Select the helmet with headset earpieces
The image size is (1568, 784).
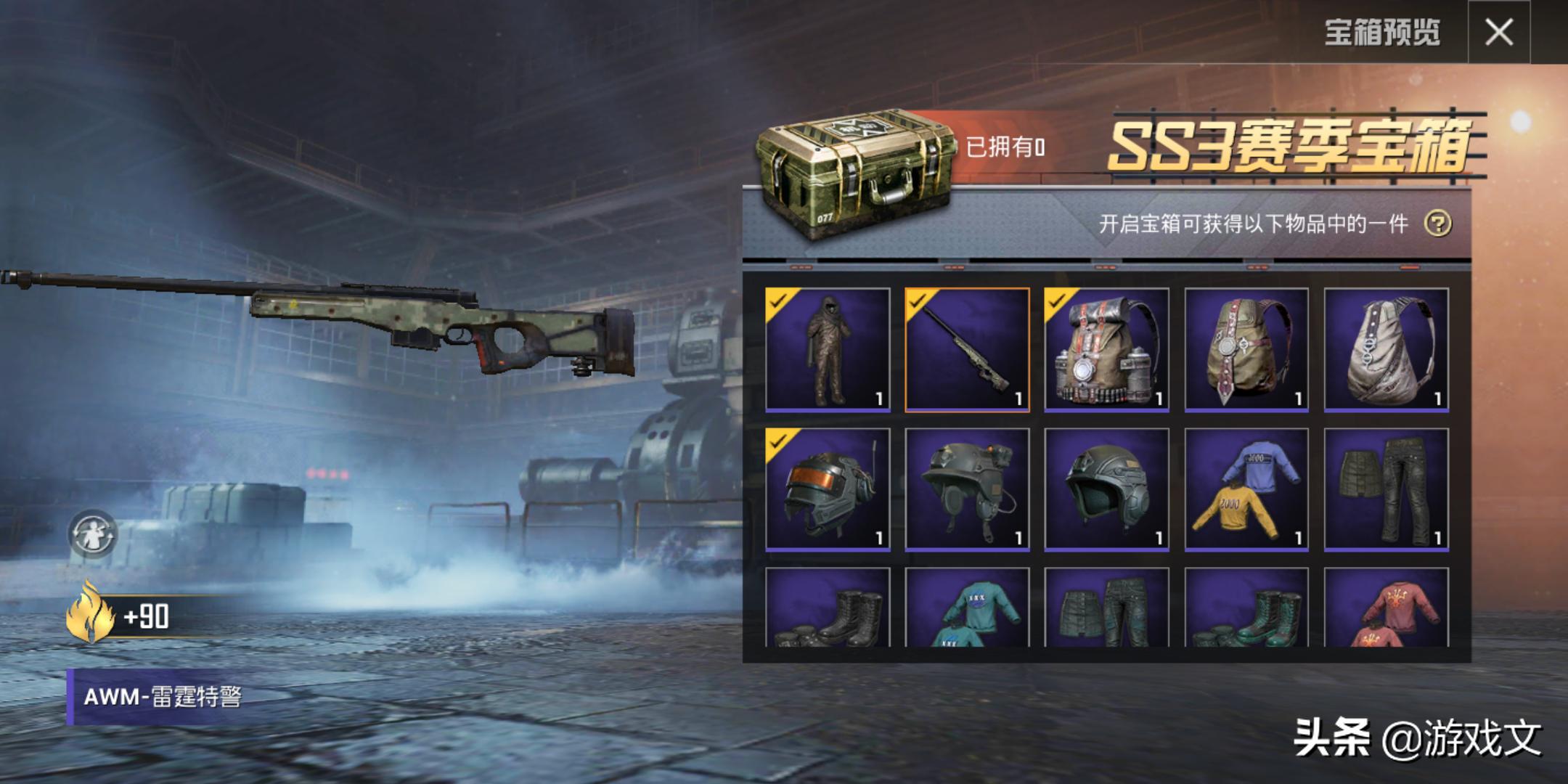(x=967, y=489)
